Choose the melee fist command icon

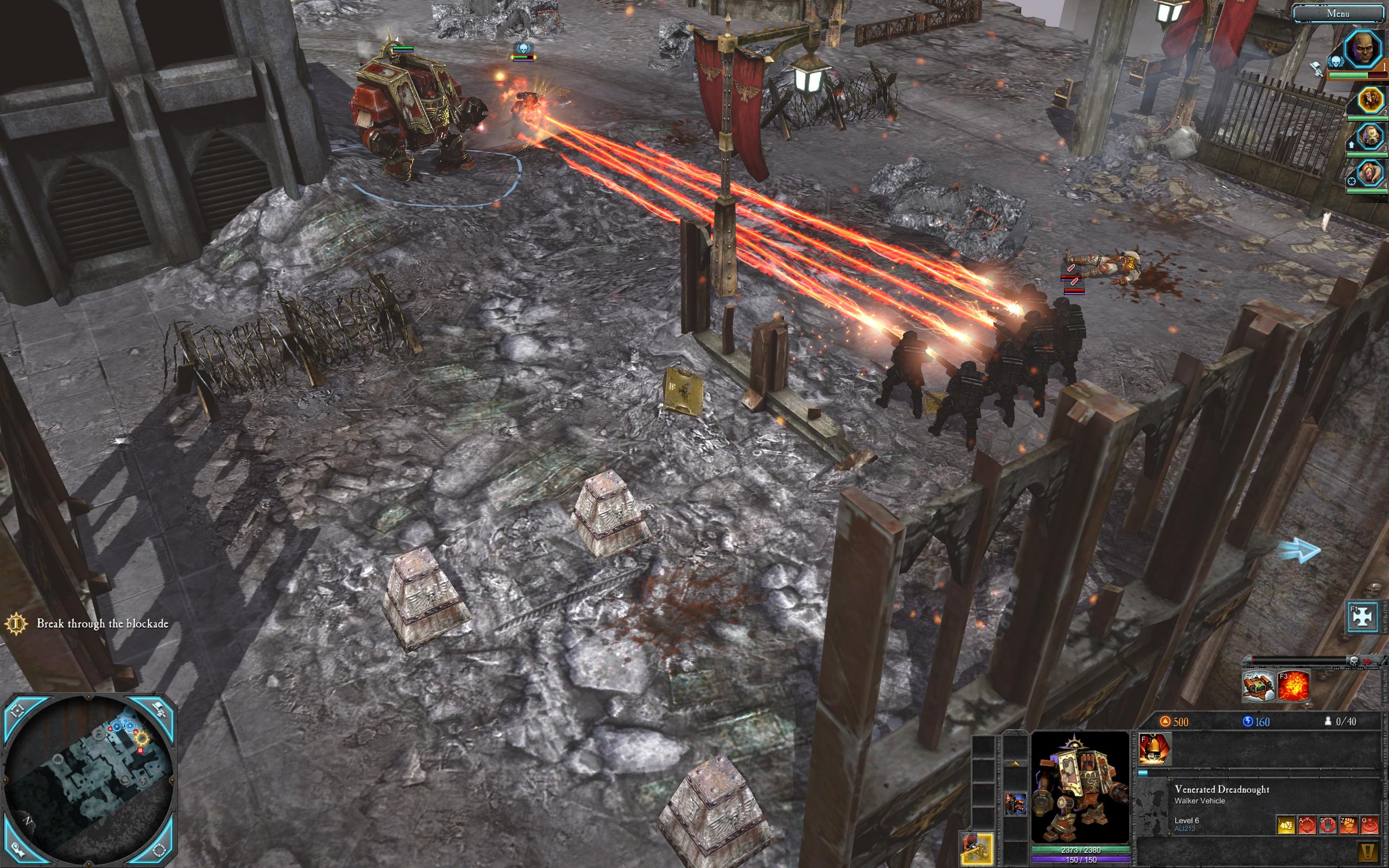1348,825
